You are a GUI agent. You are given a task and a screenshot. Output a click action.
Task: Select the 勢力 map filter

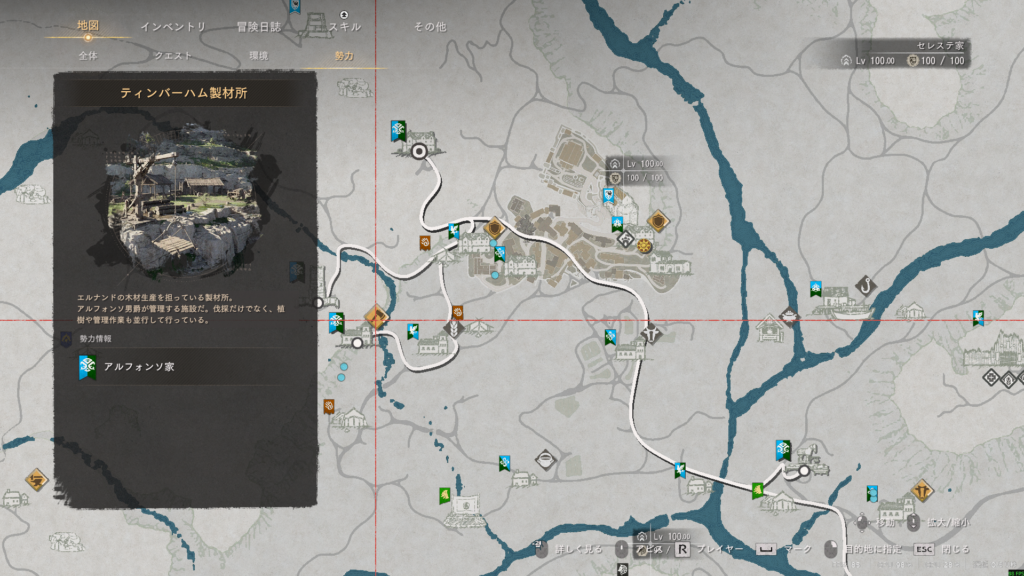(x=344, y=56)
